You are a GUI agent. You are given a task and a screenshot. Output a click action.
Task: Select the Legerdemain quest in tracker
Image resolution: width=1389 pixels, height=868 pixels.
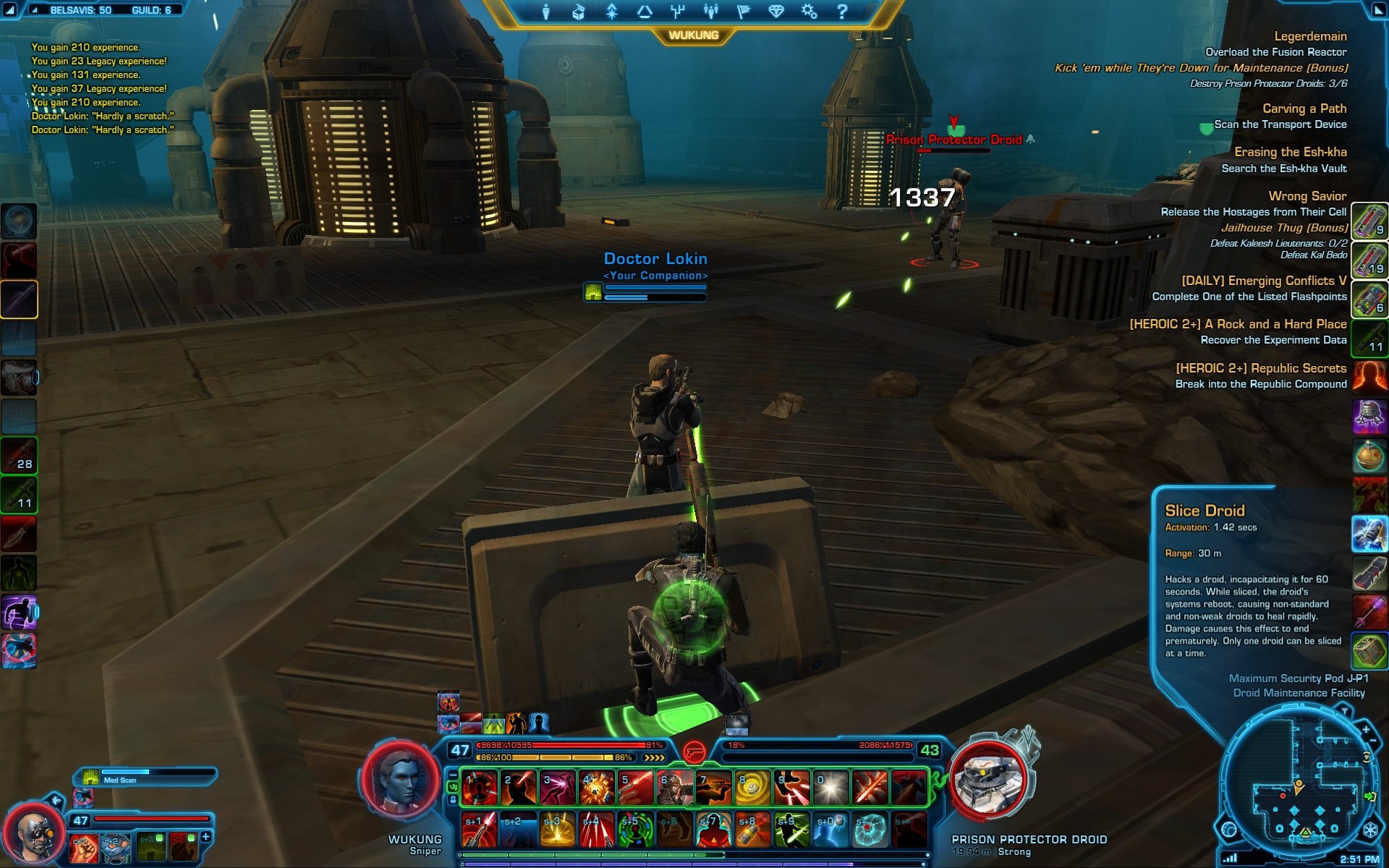pyautogui.click(x=1310, y=36)
